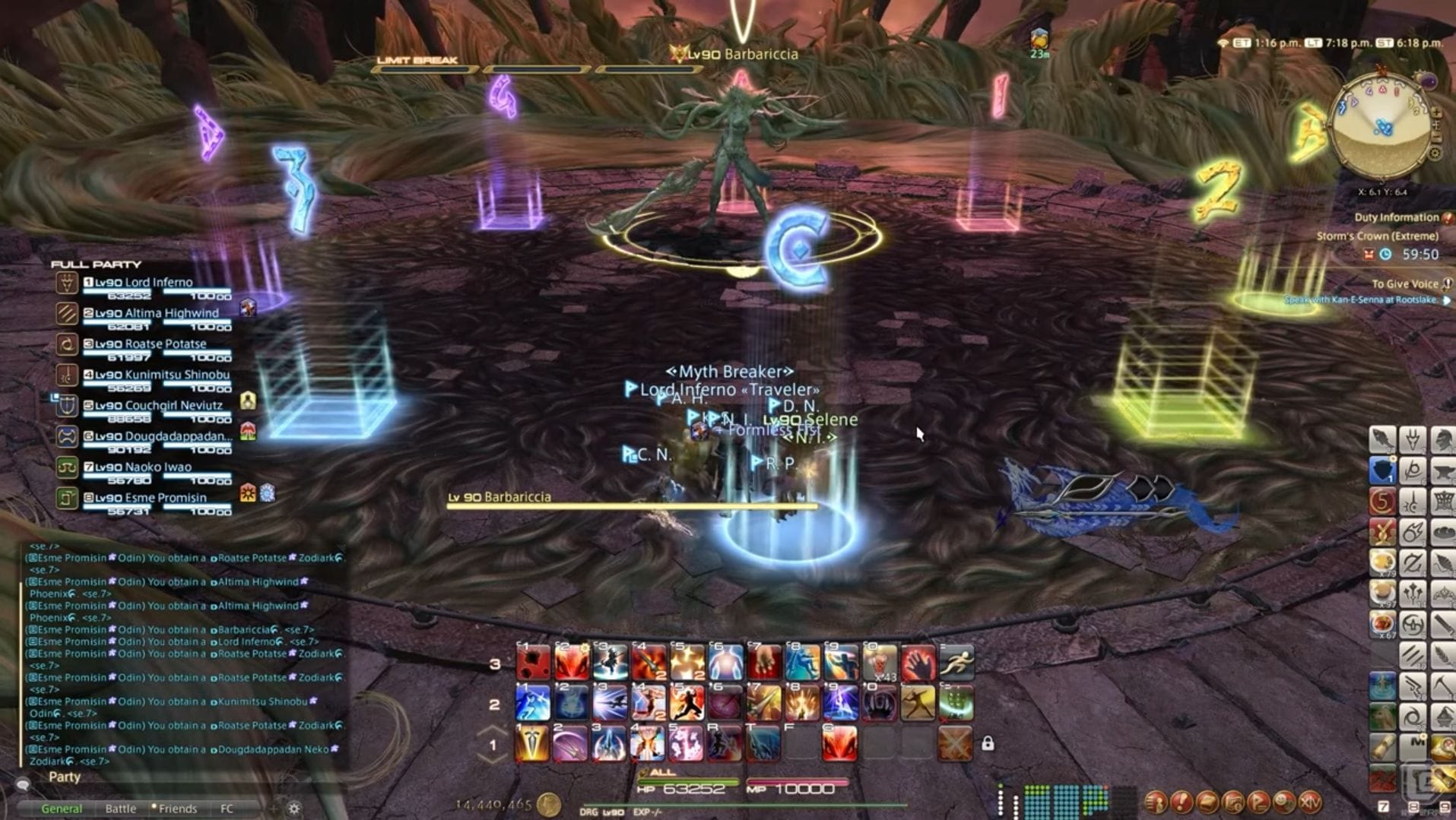Screen dimensions: 1456x820
Task: Open the main menu via the XIV button
Action: [1310, 803]
